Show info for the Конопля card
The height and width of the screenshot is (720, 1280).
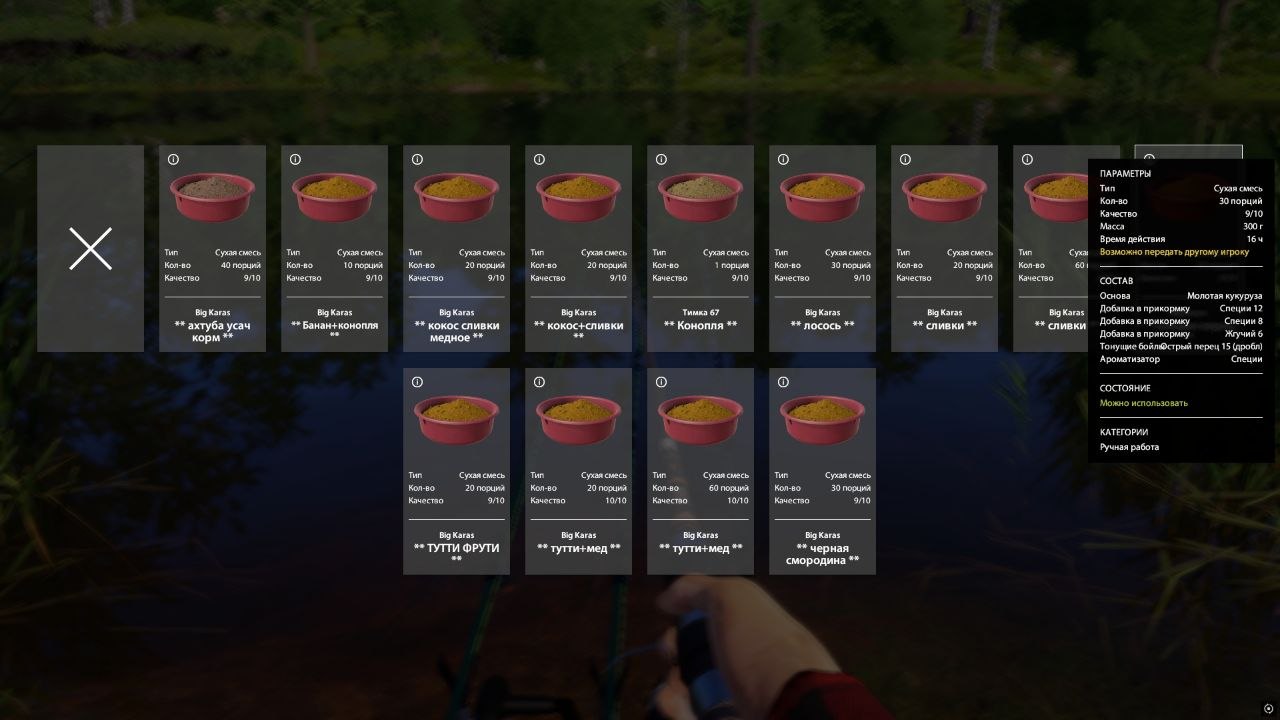pos(661,160)
